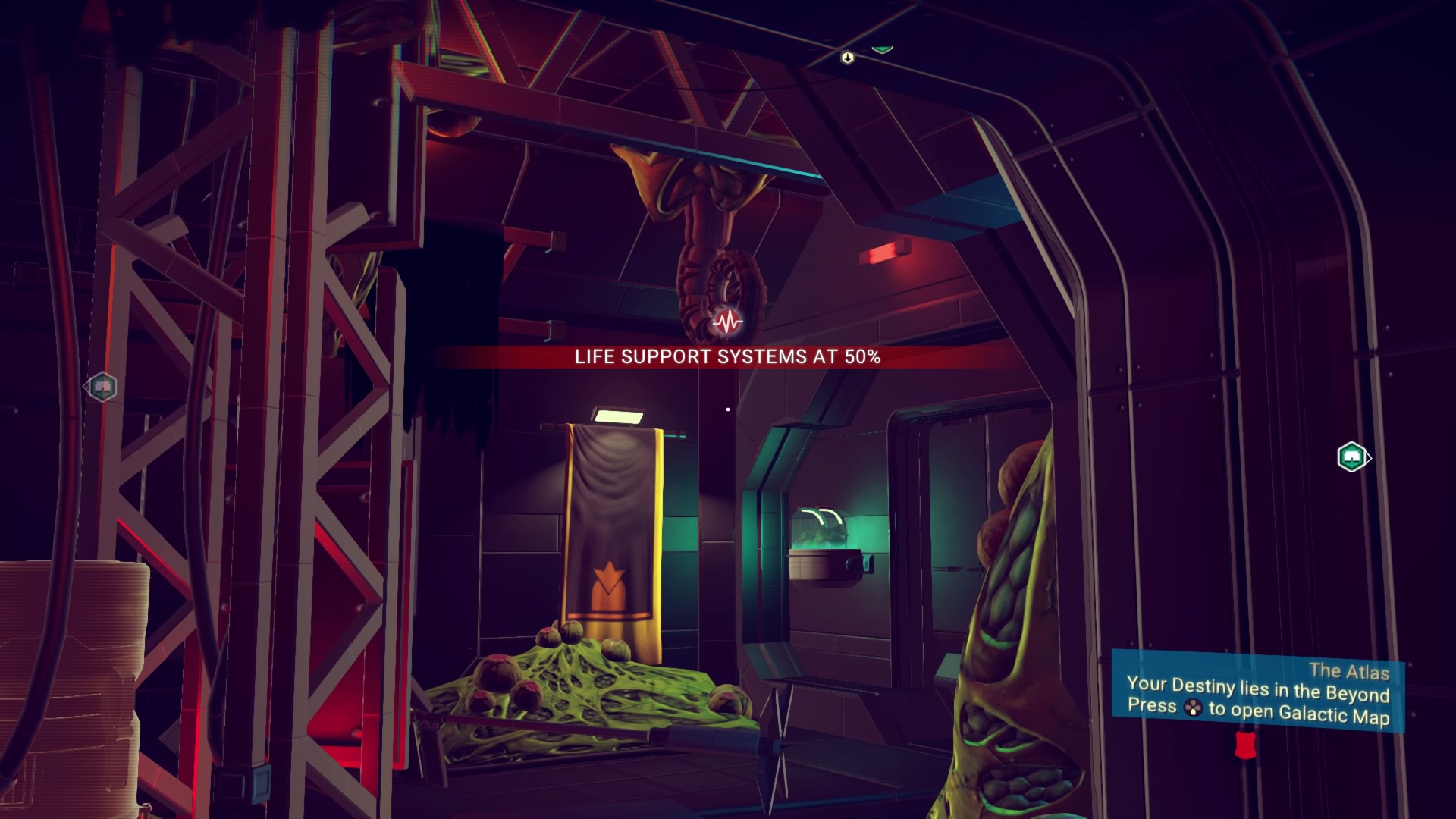The height and width of the screenshot is (819, 1456).
Task: Click the red shield hazard icon
Action: pyautogui.click(x=1243, y=744)
